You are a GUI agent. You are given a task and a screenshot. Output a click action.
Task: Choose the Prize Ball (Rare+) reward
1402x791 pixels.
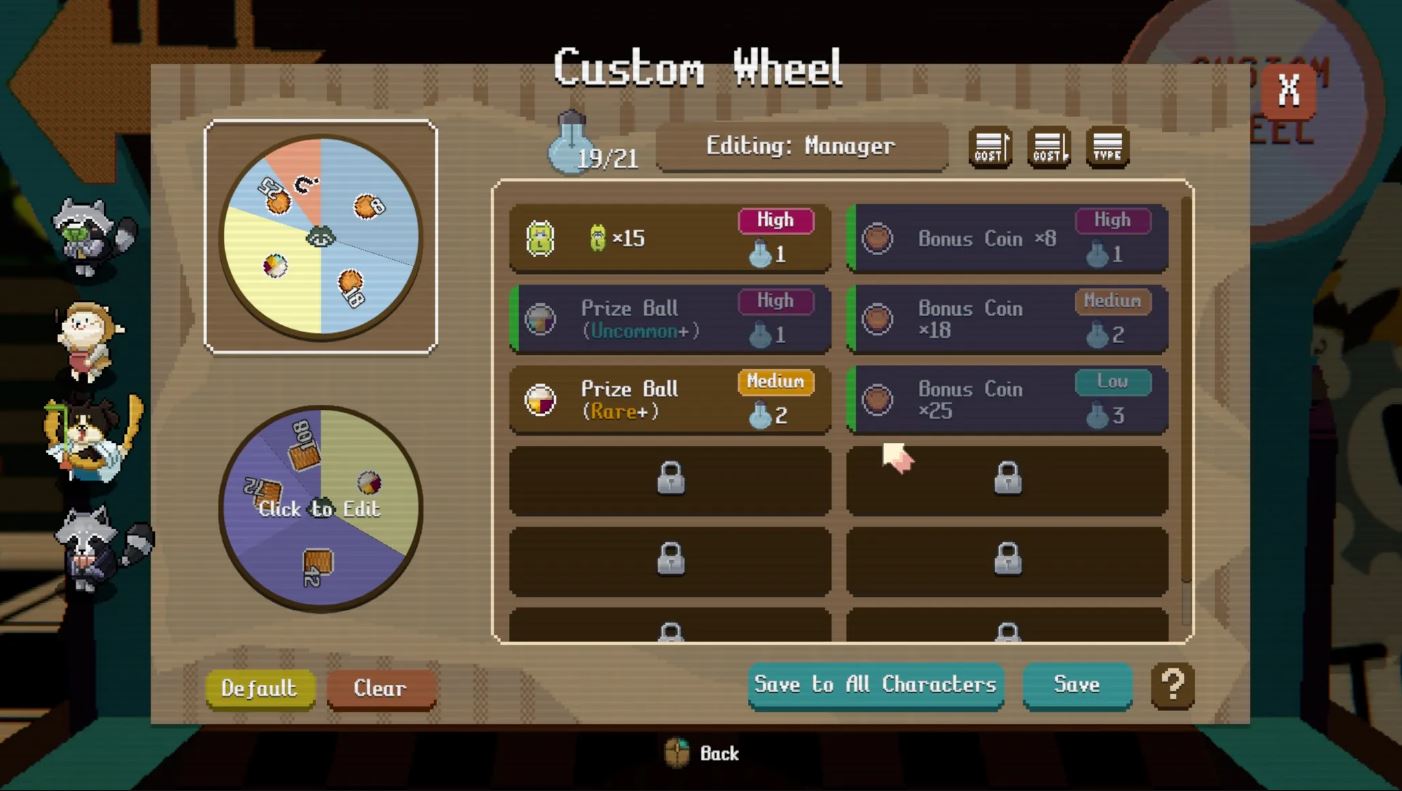tap(669, 400)
